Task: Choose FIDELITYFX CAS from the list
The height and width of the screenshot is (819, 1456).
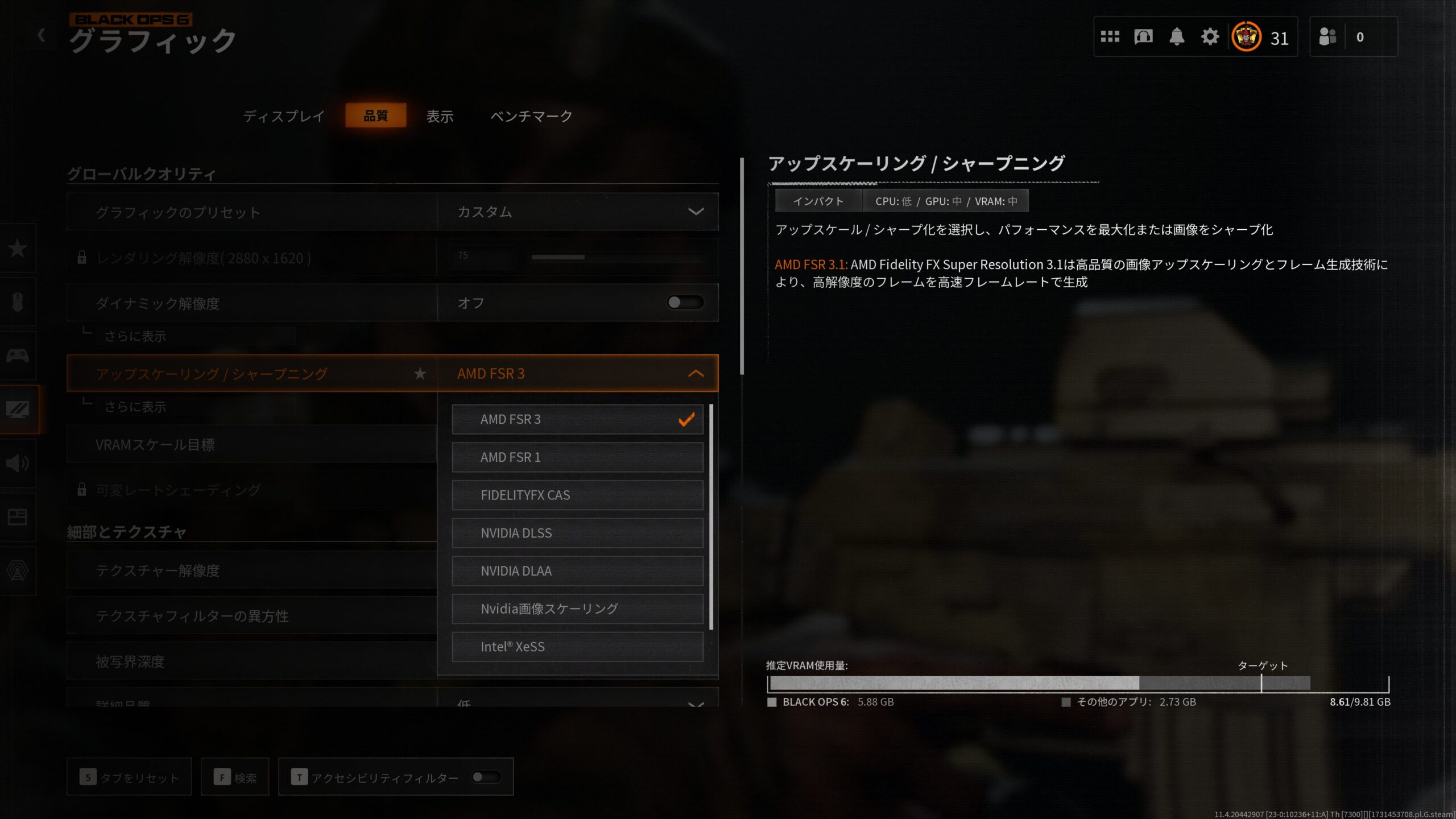Action: tap(577, 495)
